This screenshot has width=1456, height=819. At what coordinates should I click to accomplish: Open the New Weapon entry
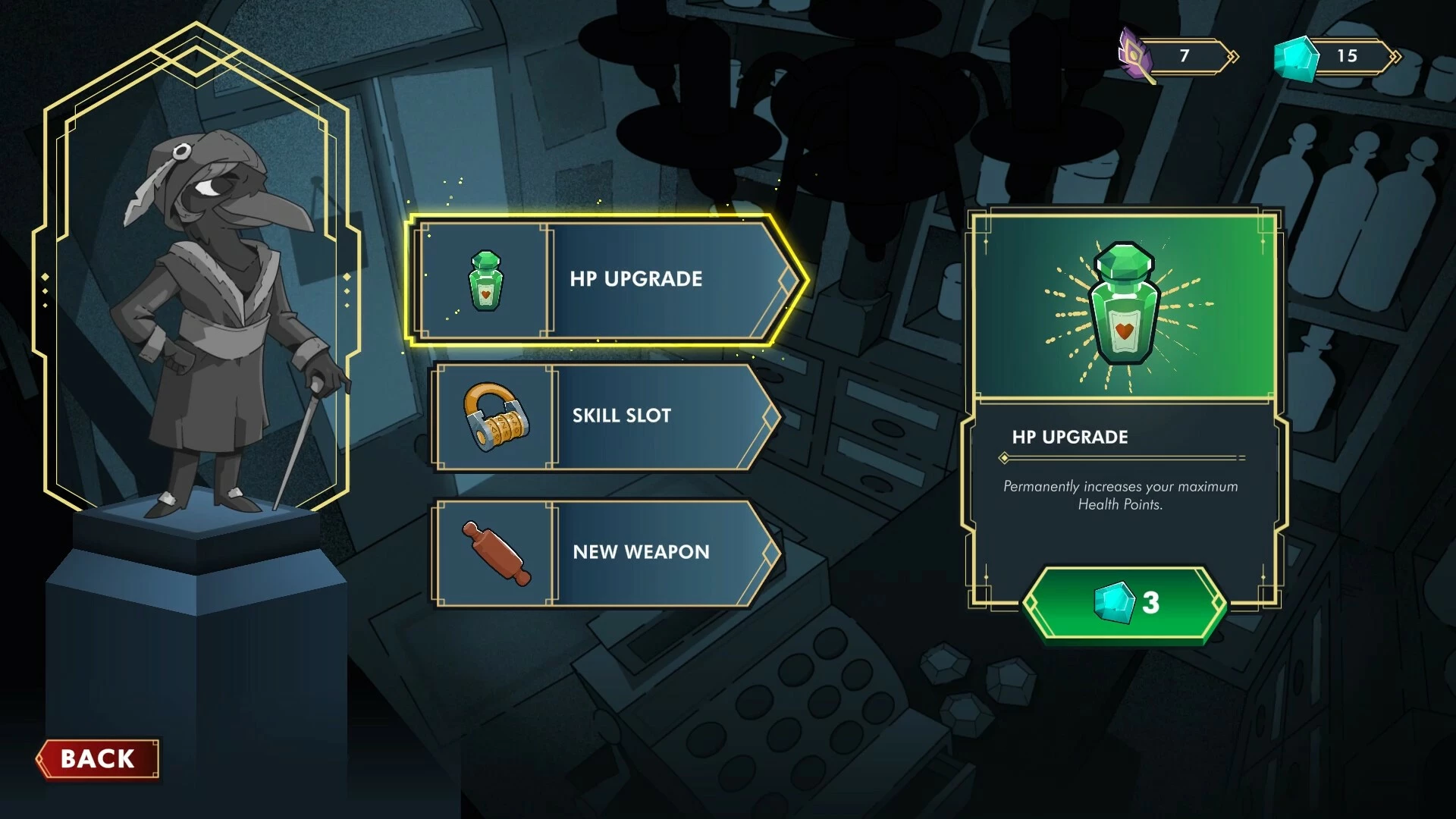click(607, 553)
